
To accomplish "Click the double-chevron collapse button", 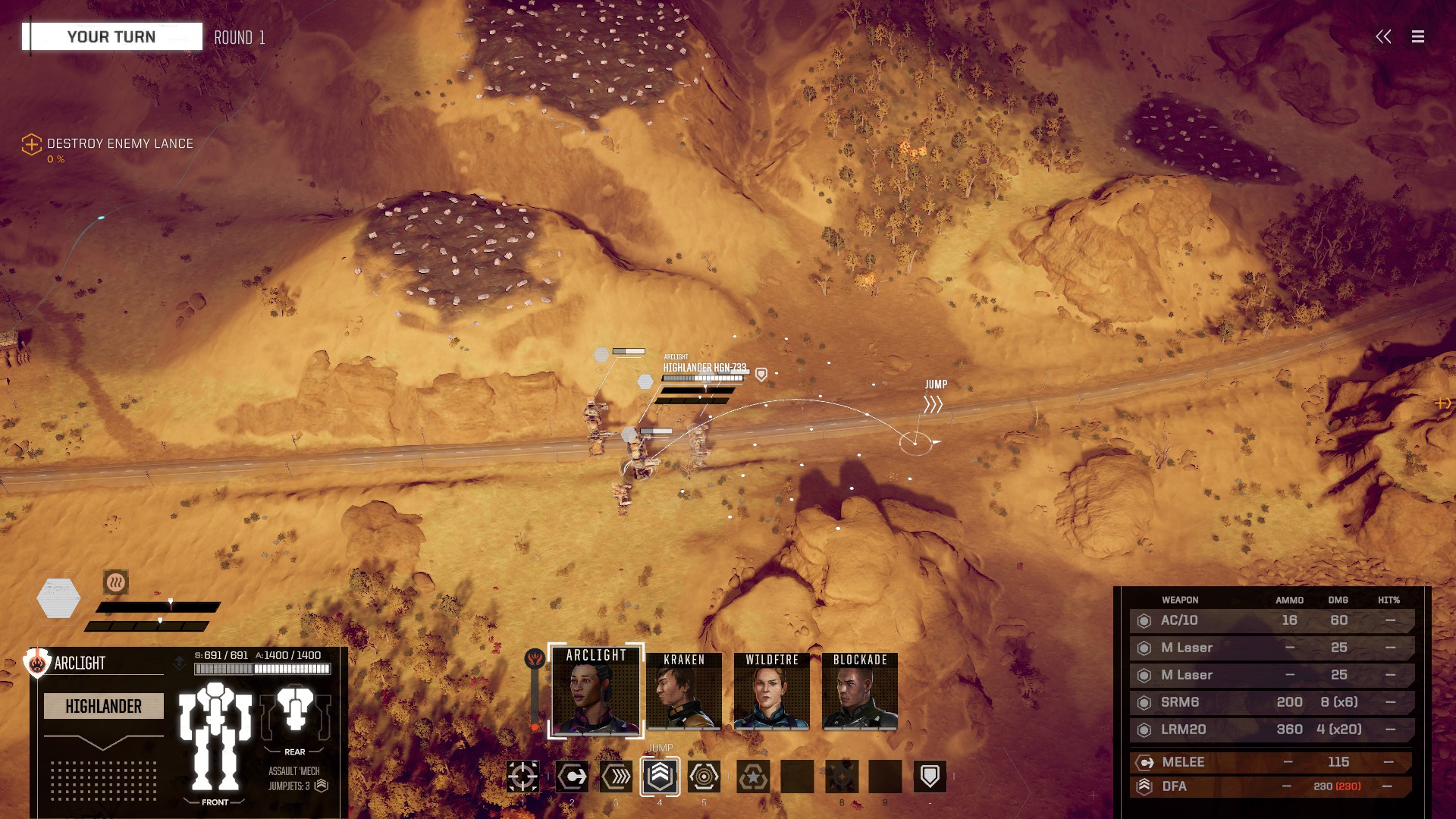I will coord(1383,36).
